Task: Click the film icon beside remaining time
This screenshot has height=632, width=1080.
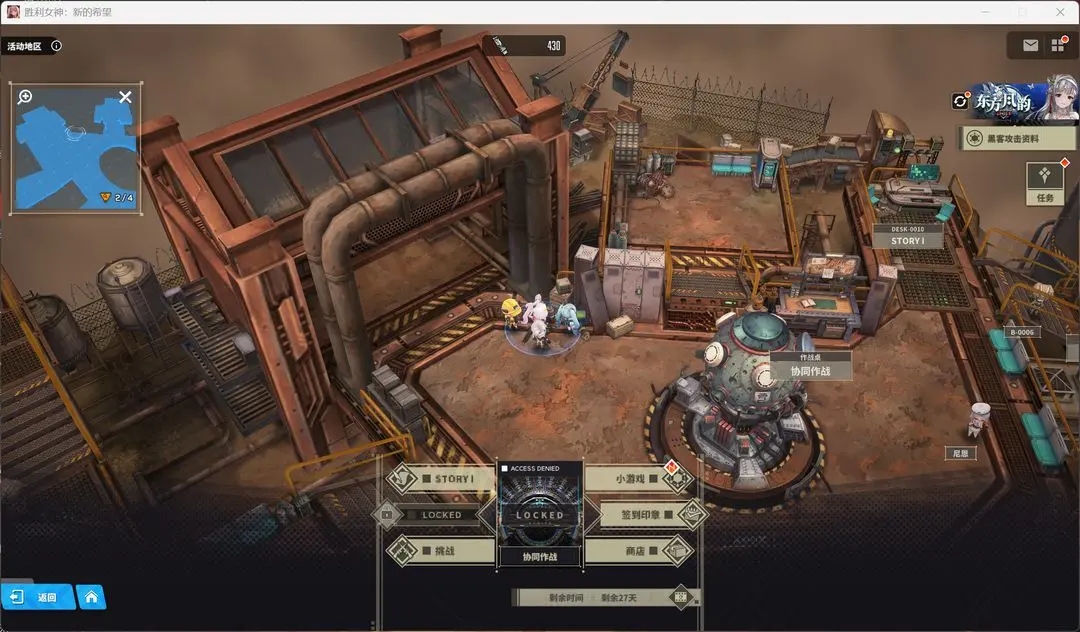Action: click(681, 597)
